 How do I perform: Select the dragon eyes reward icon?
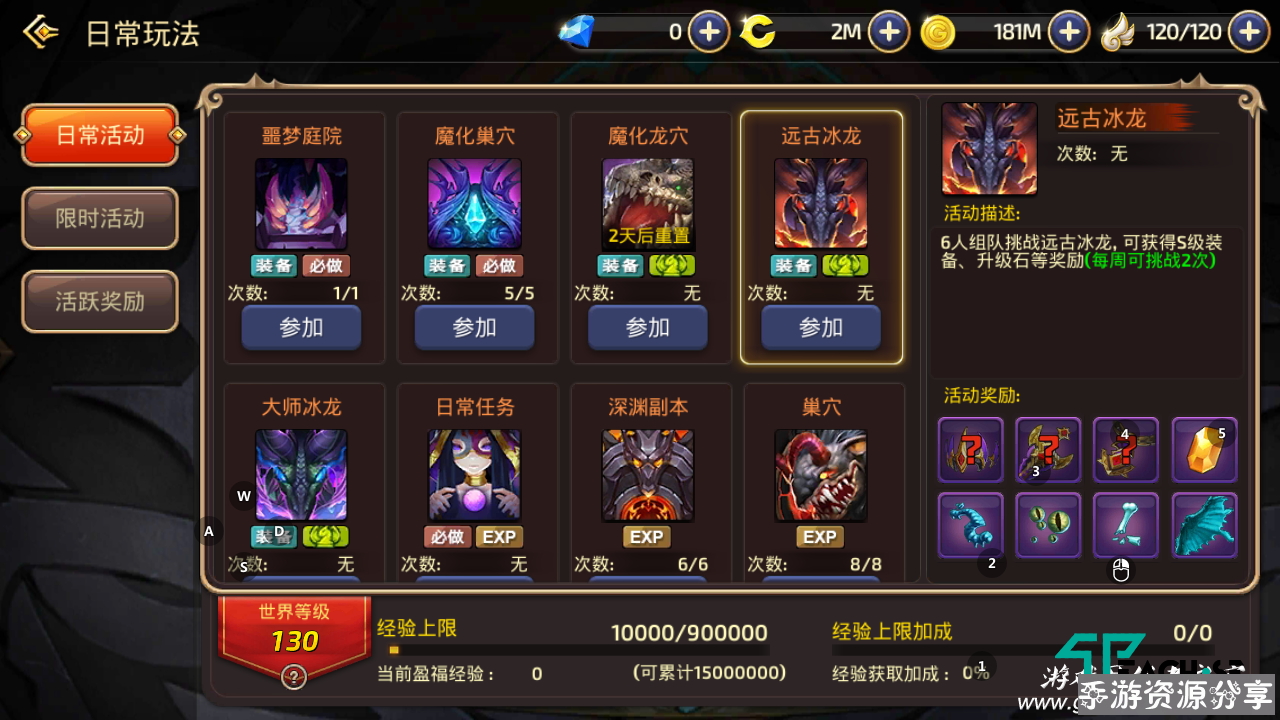click(x=1048, y=525)
